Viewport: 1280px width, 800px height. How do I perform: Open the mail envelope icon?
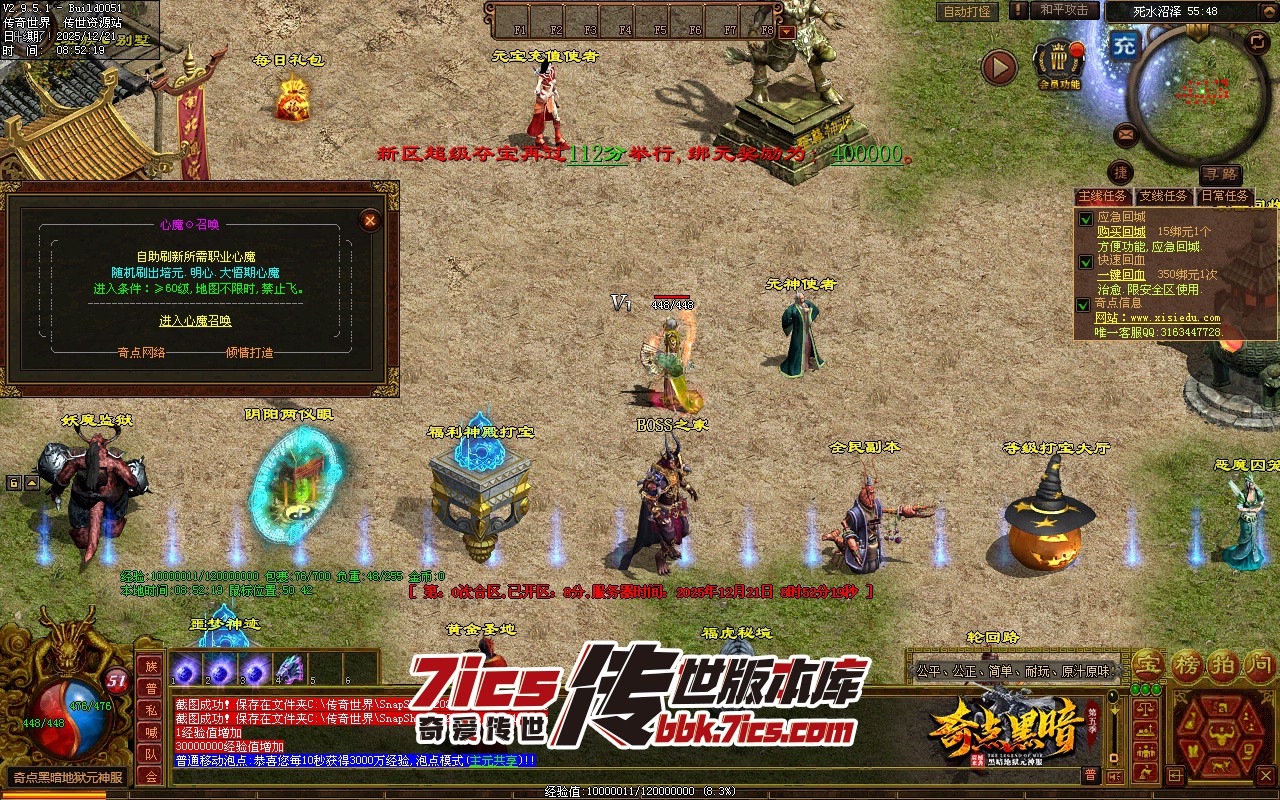(1126, 132)
